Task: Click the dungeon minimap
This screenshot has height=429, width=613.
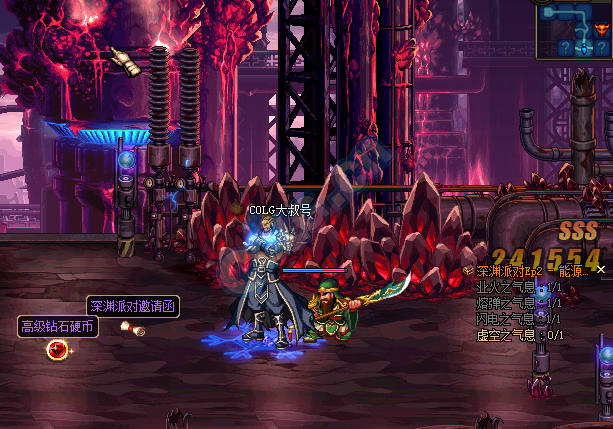Action: pyautogui.click(x=574, y=30)
